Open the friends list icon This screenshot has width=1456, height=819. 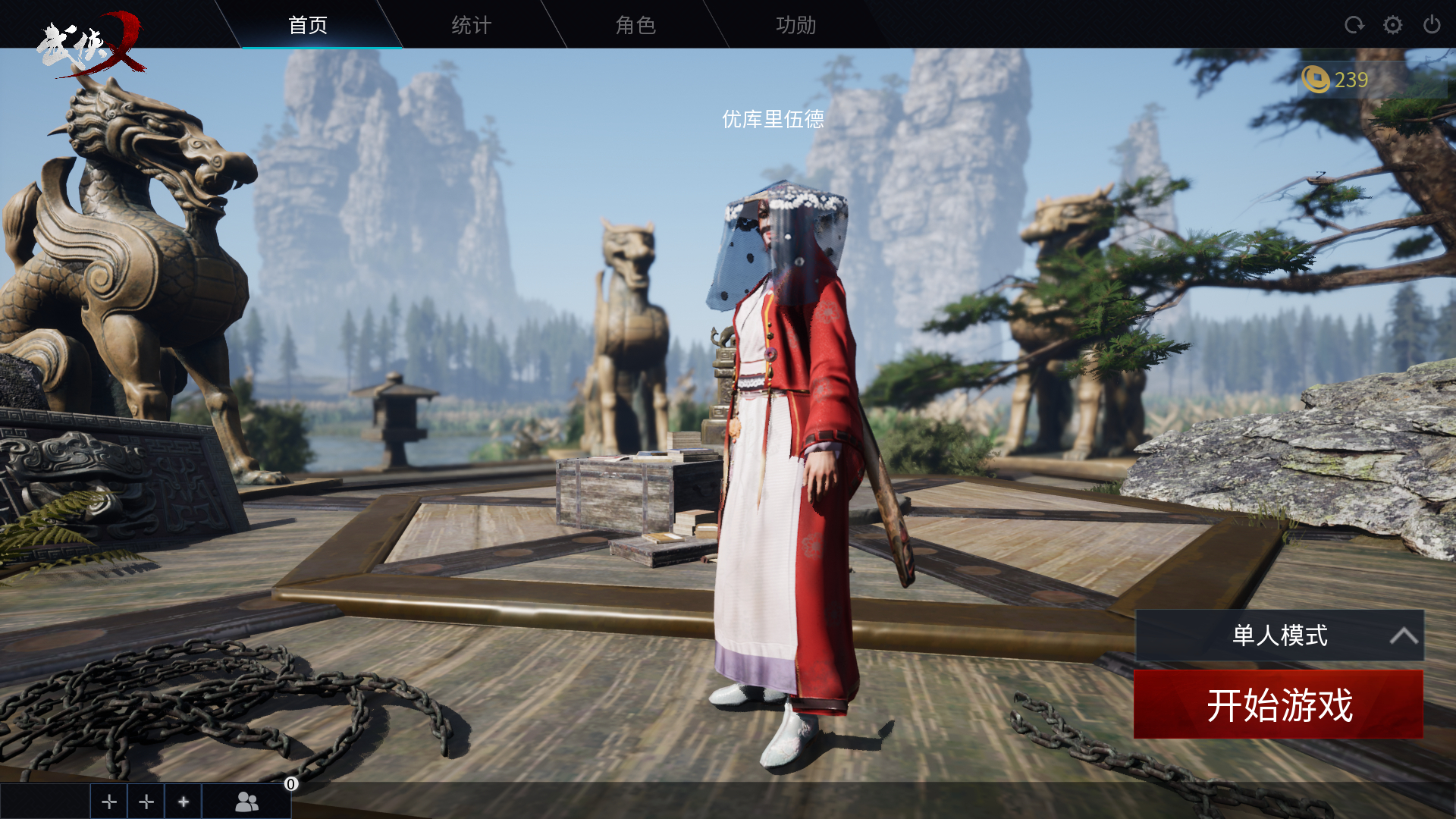coord(246,802)
